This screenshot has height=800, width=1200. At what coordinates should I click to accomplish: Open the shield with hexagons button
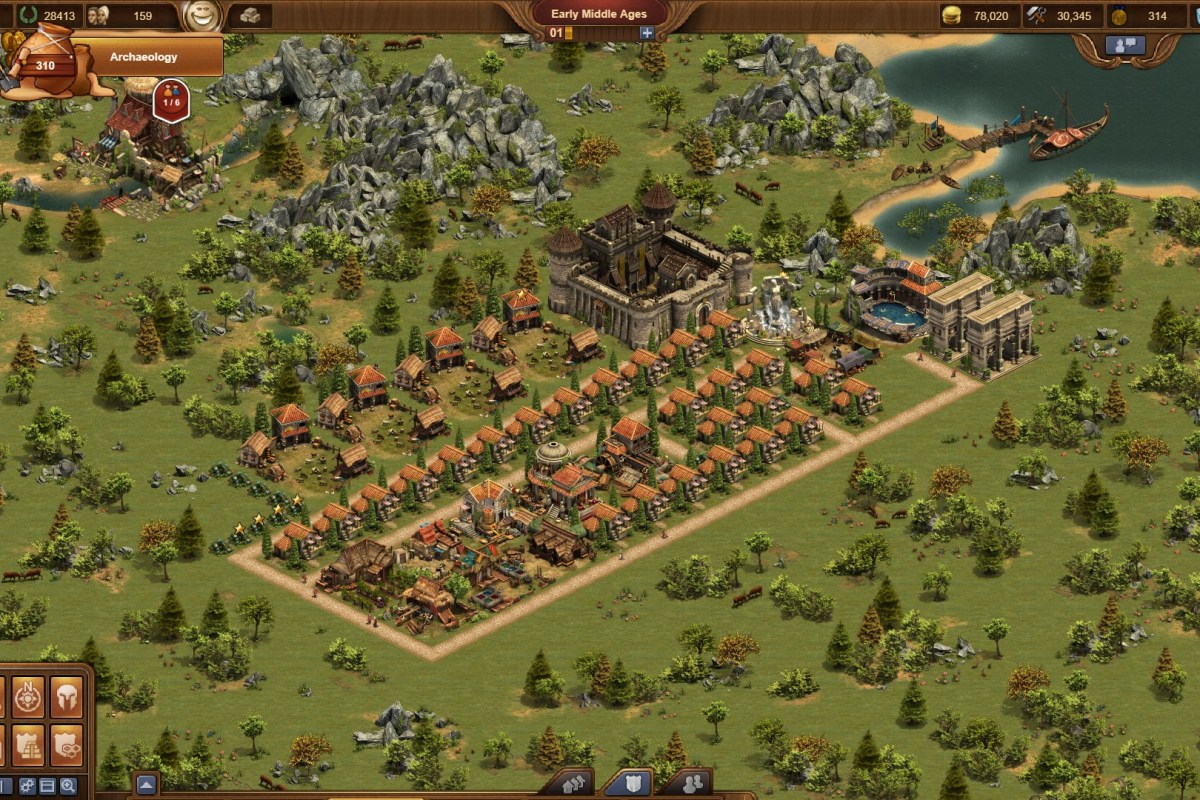coord(67,744)
